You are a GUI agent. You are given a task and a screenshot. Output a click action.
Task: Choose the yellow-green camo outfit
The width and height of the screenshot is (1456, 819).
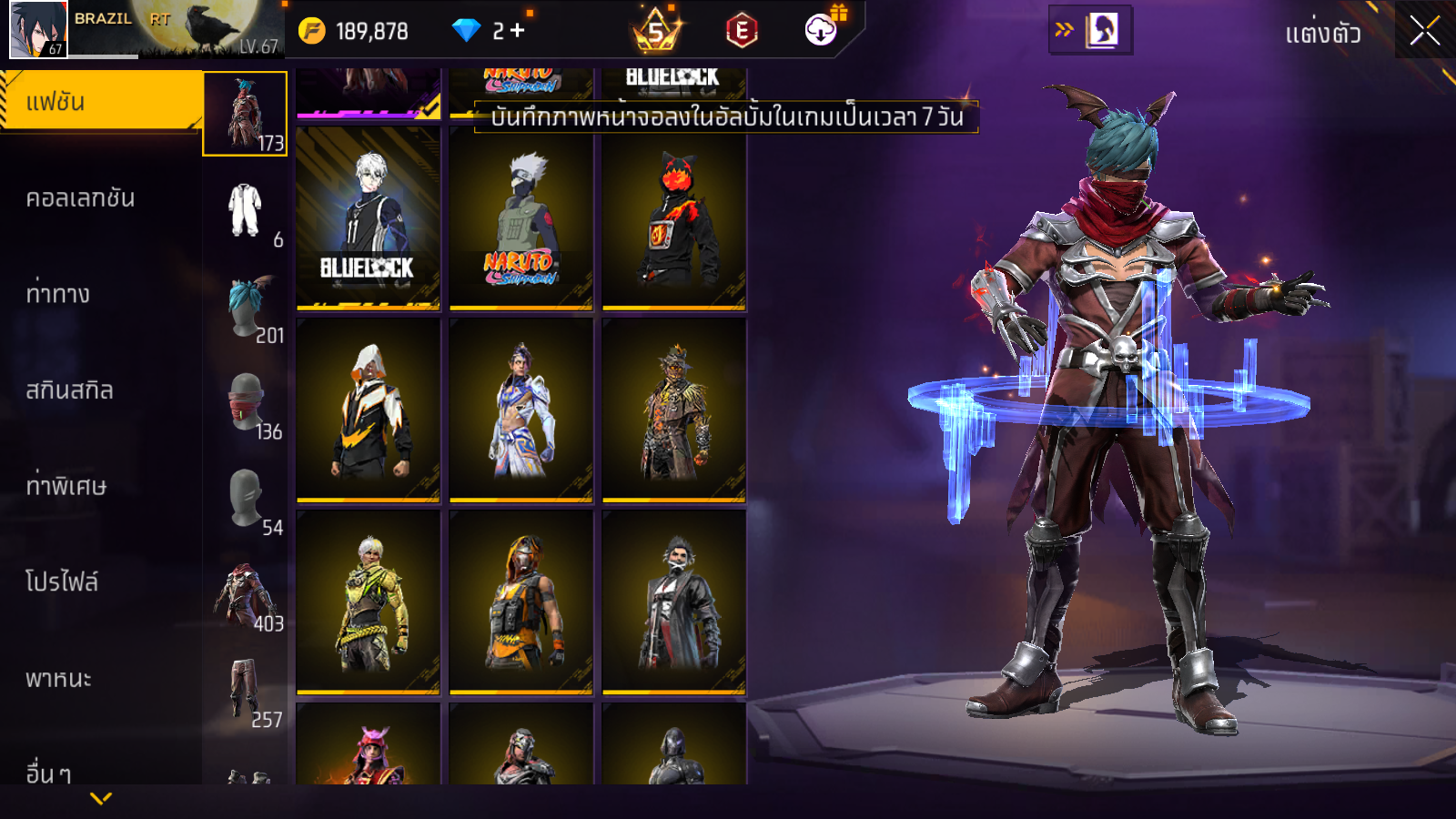point(368,602)
